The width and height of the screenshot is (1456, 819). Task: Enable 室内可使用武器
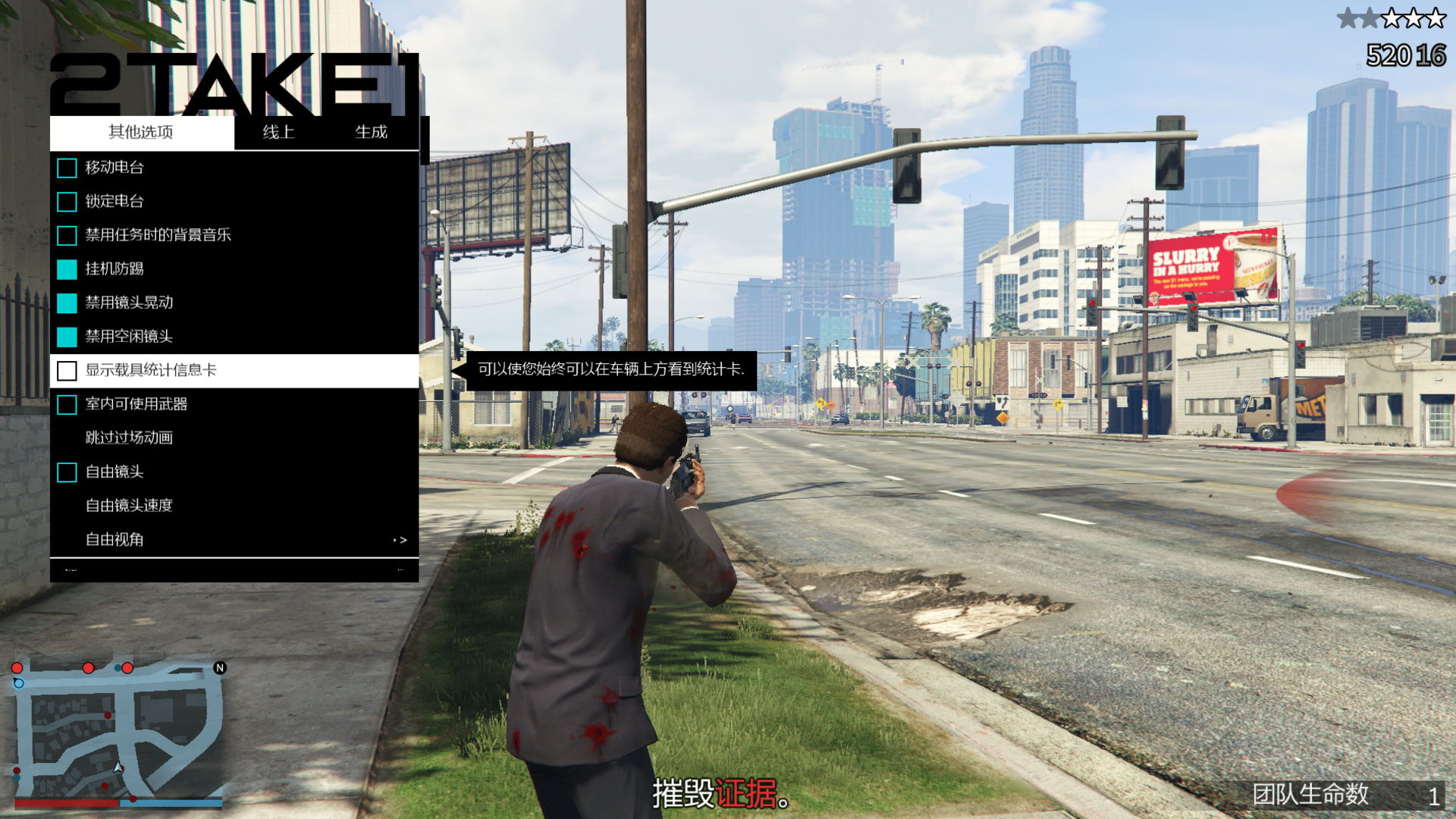[x=67, y=404]
